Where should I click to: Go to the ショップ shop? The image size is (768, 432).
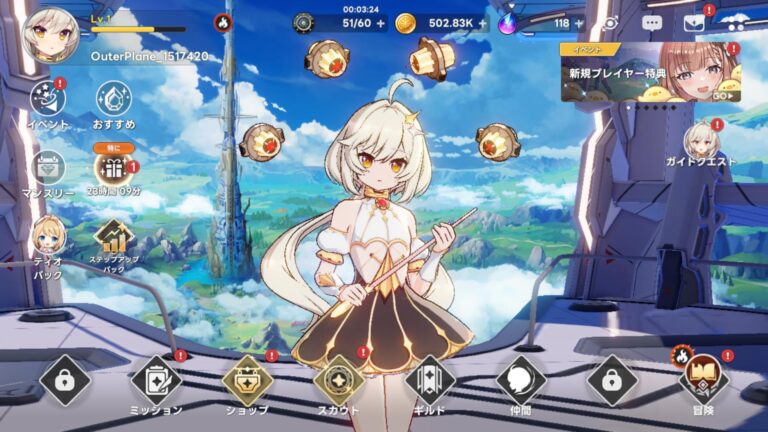[x=246, y=381]
